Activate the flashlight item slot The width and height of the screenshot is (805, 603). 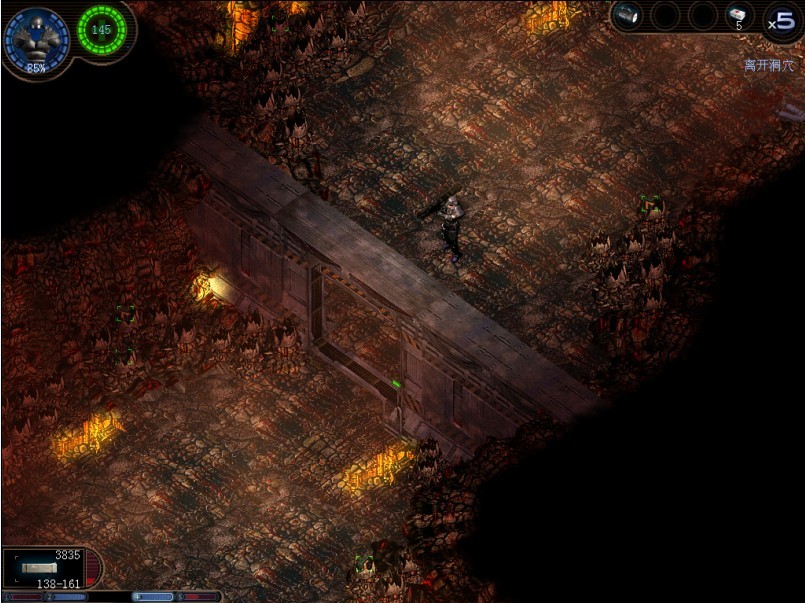click(629, 16)
